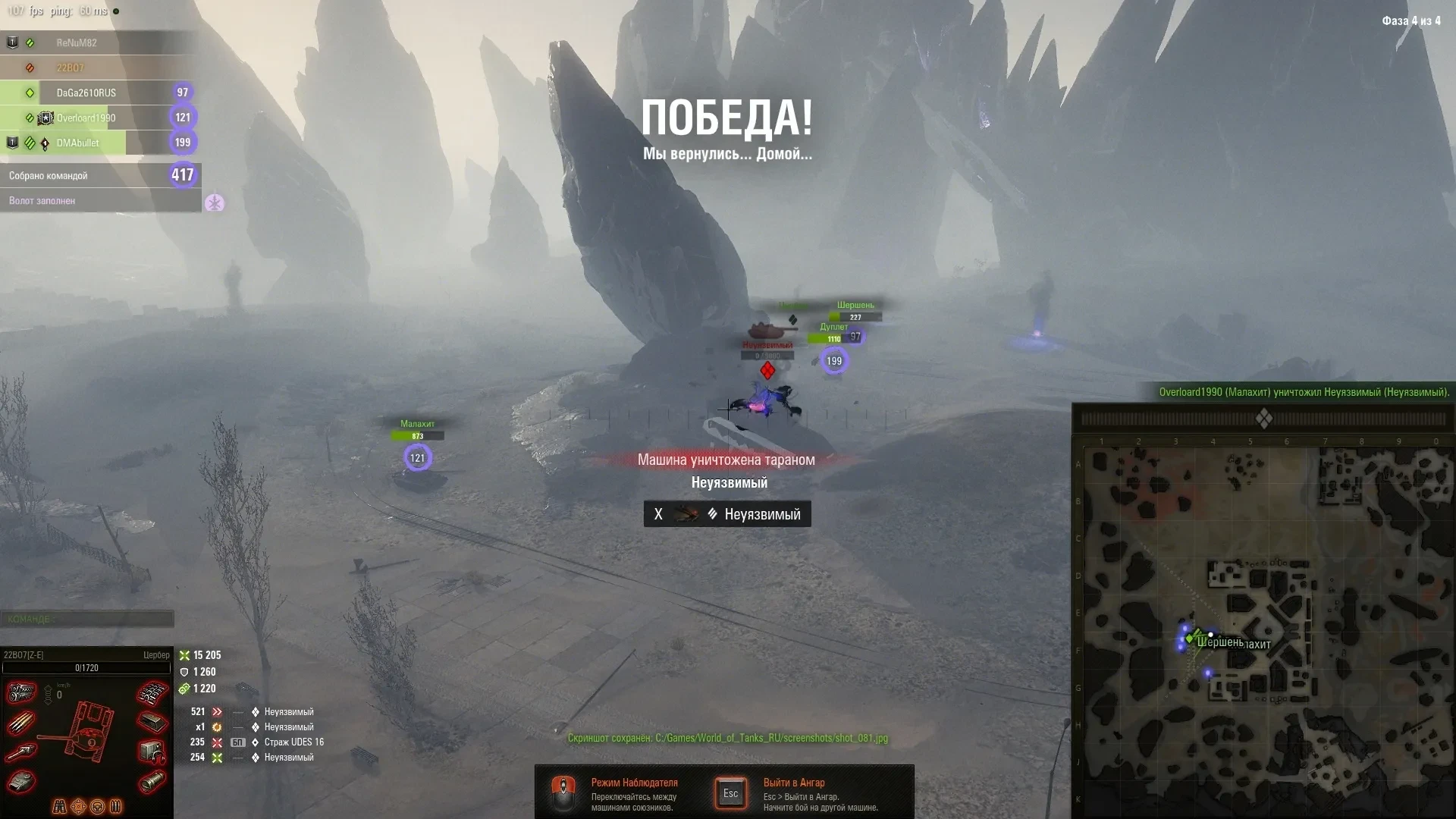Select the tracks module icon
The image size is (1456, 819).
pos(152,692)
